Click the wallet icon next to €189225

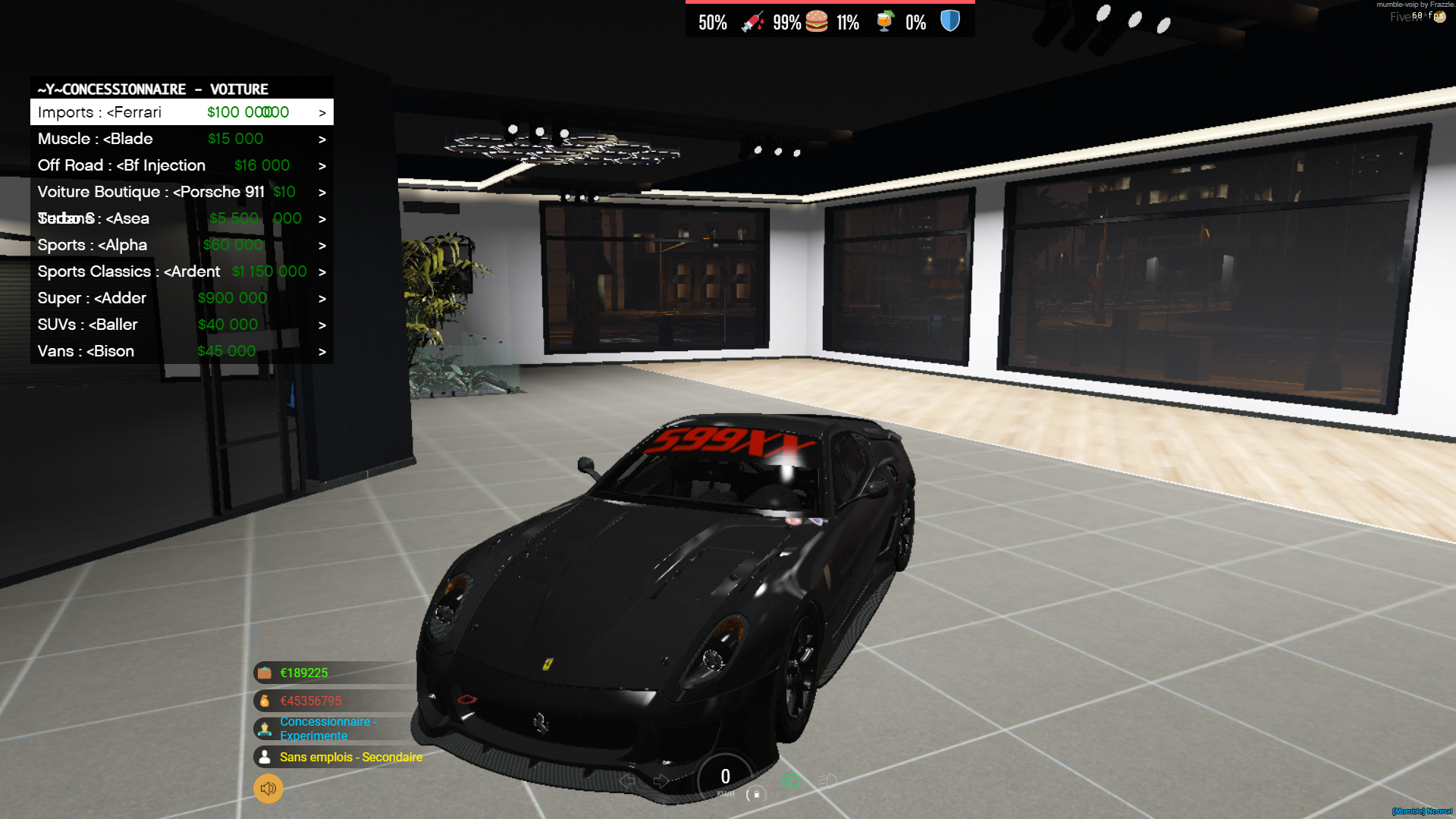click(x=264, y=673)
